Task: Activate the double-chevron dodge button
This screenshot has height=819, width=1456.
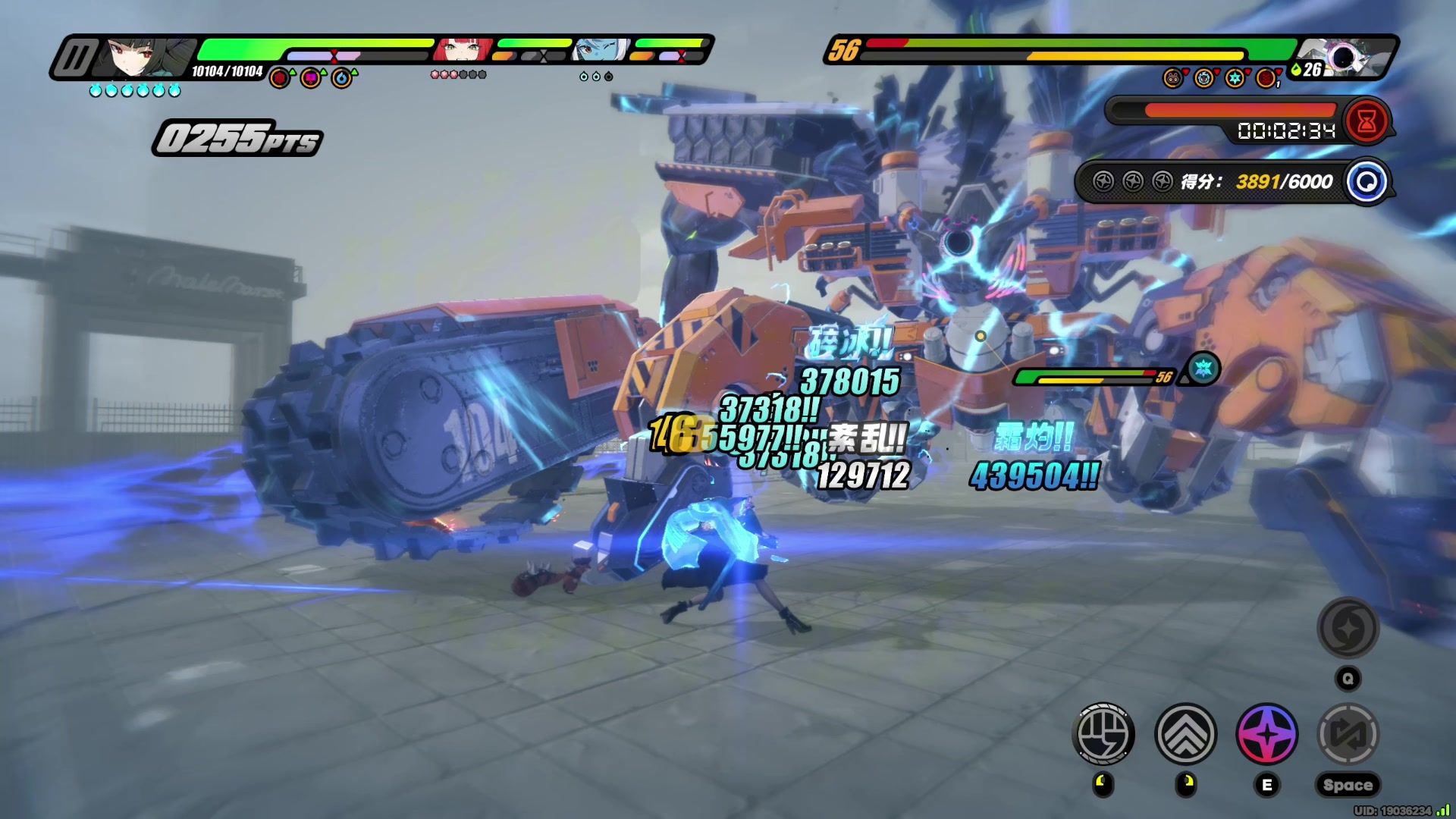Action: coord(1185,733)
